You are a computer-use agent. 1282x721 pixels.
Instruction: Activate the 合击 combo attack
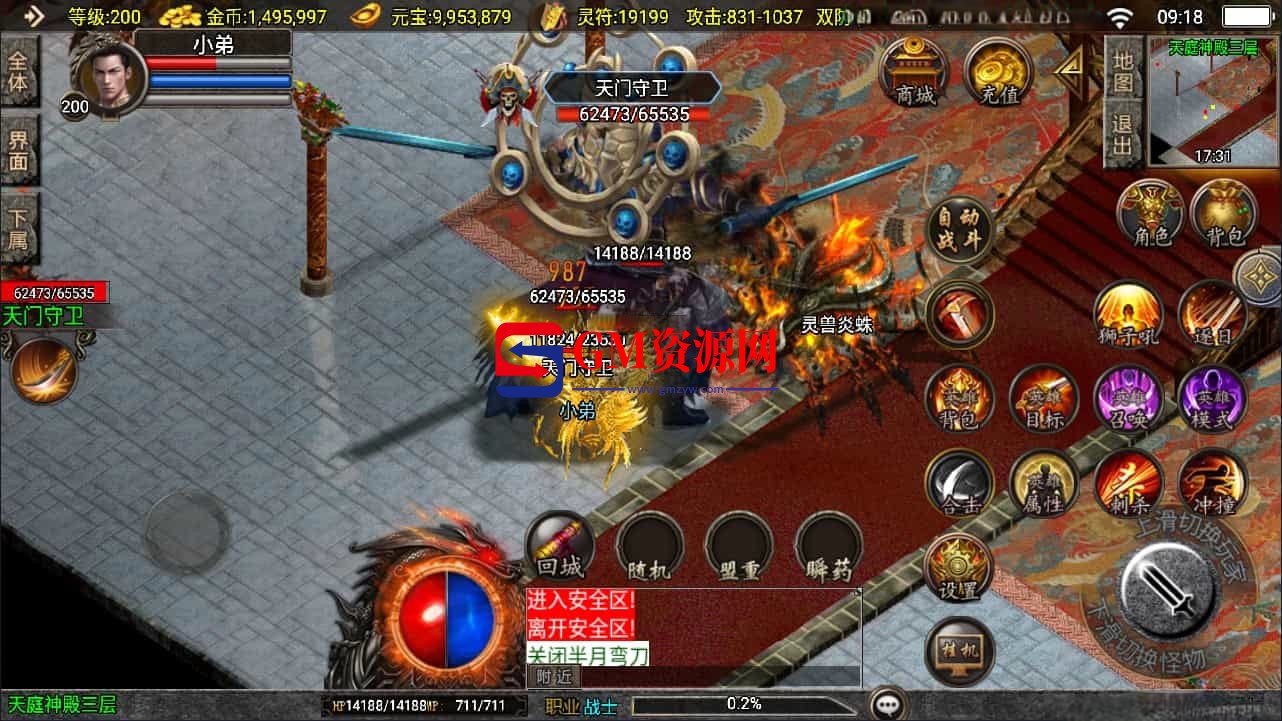pos(959,484)
